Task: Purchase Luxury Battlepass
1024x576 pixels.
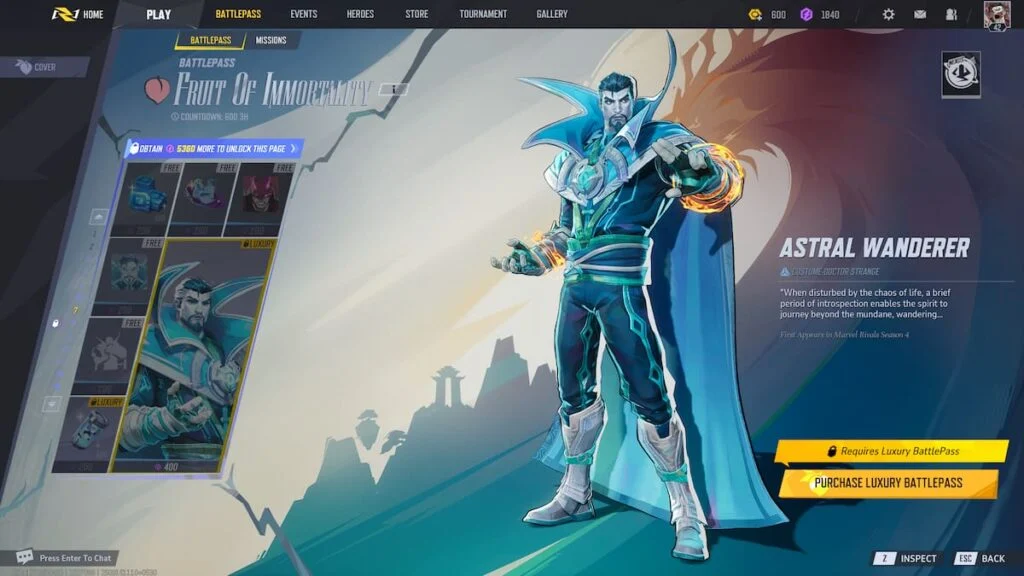Action: tap(888, 483)
